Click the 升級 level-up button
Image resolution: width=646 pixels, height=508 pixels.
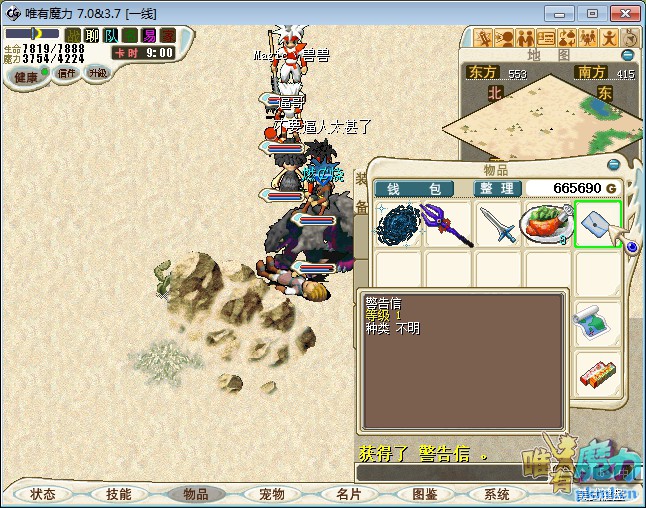point(98,73)
